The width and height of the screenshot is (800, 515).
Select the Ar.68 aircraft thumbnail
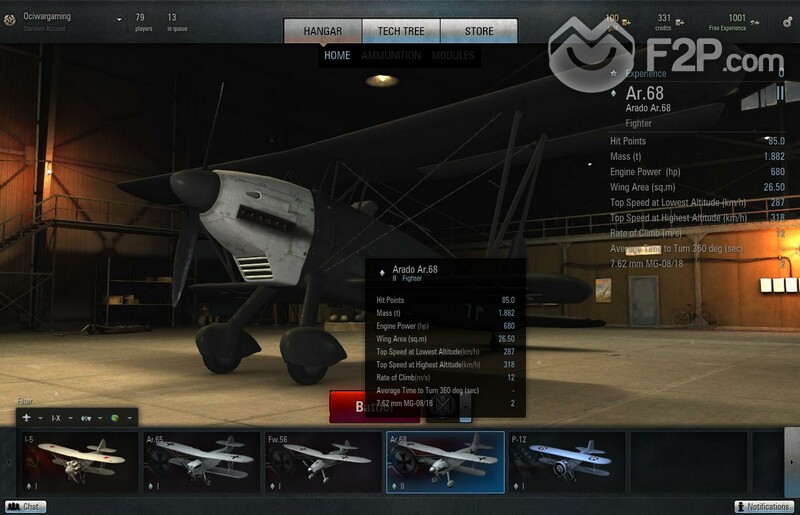[444, 462]
